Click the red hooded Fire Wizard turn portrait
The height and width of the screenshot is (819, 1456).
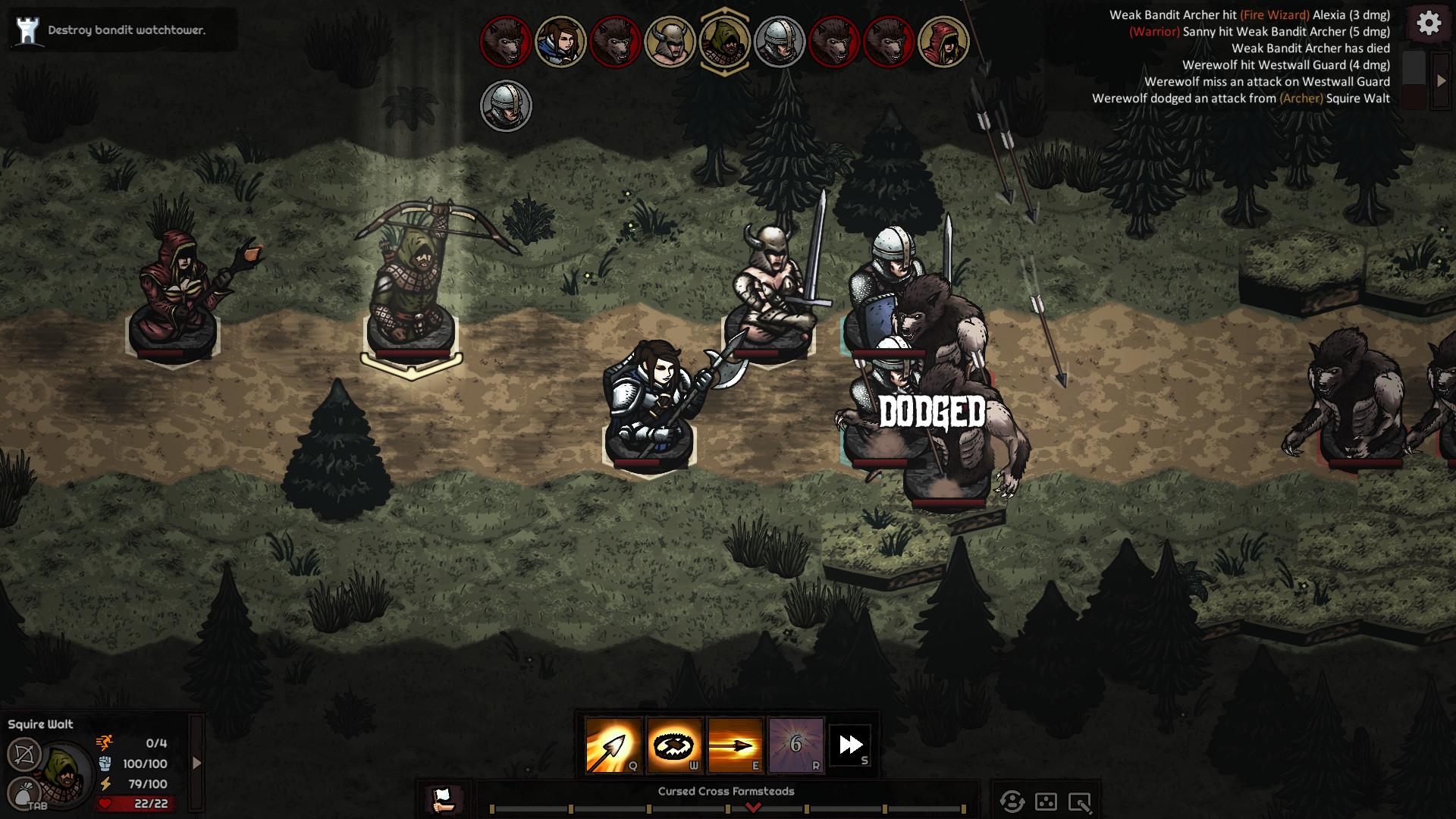pyautogui.click(x=945, y=41)
